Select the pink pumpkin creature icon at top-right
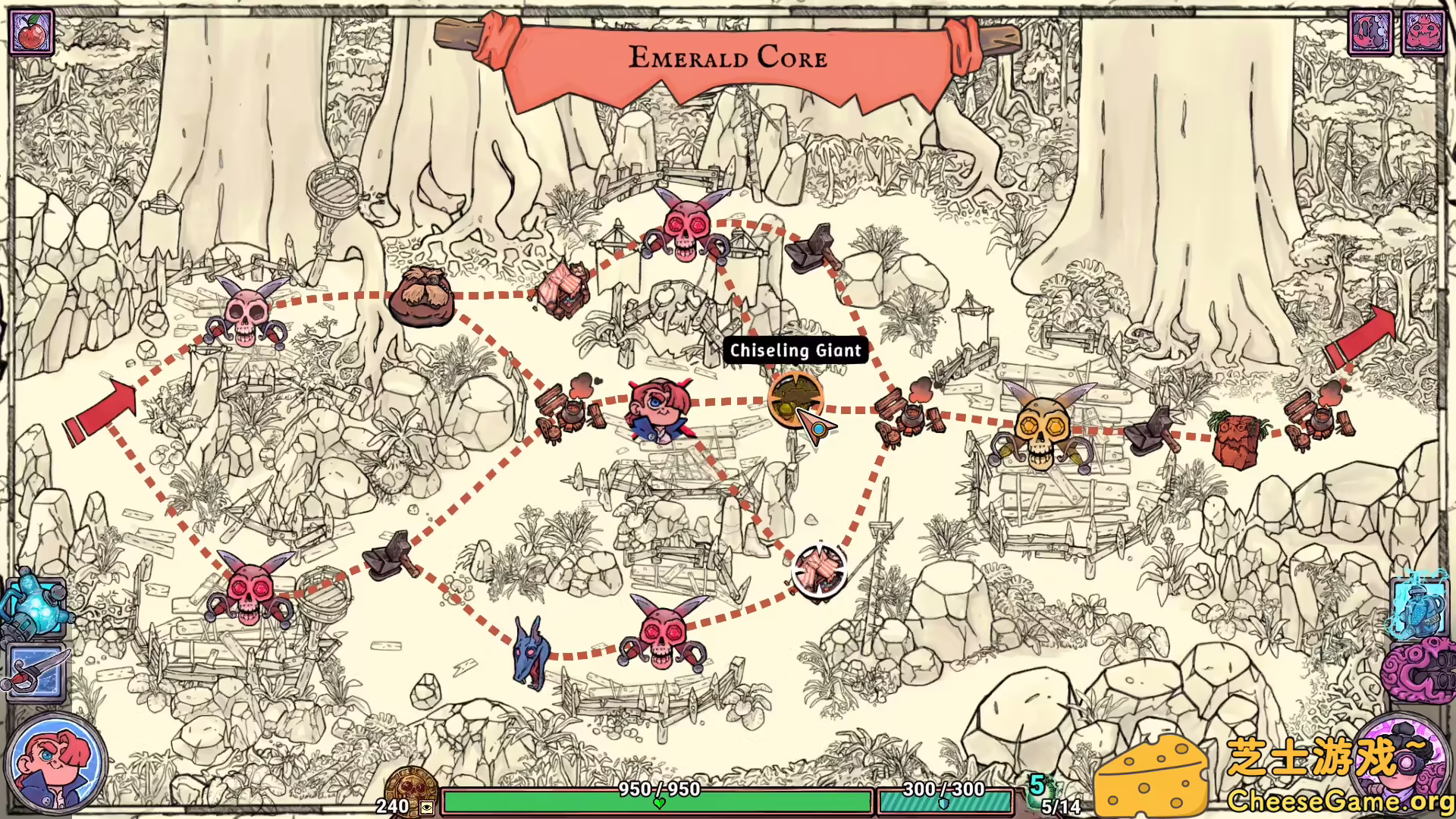The height and width of the screenshot is (819, 1456). [1424, 33]
